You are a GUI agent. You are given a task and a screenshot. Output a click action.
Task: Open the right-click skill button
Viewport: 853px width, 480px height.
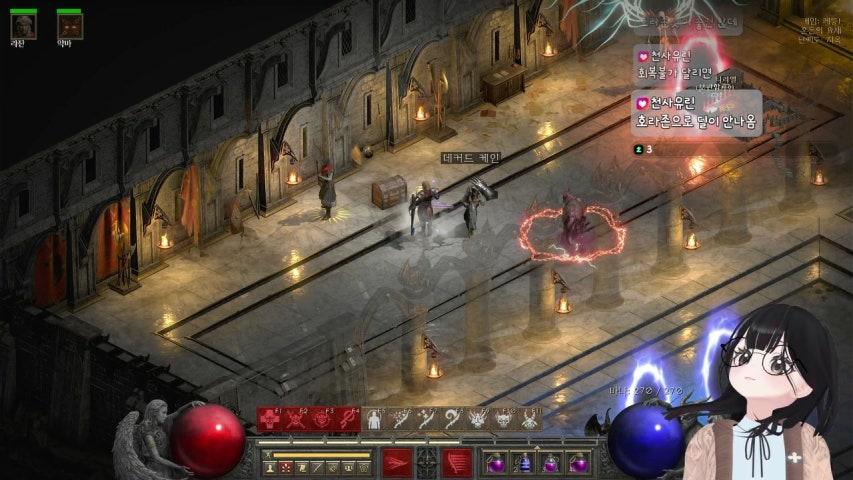click(x=457, y=463)
